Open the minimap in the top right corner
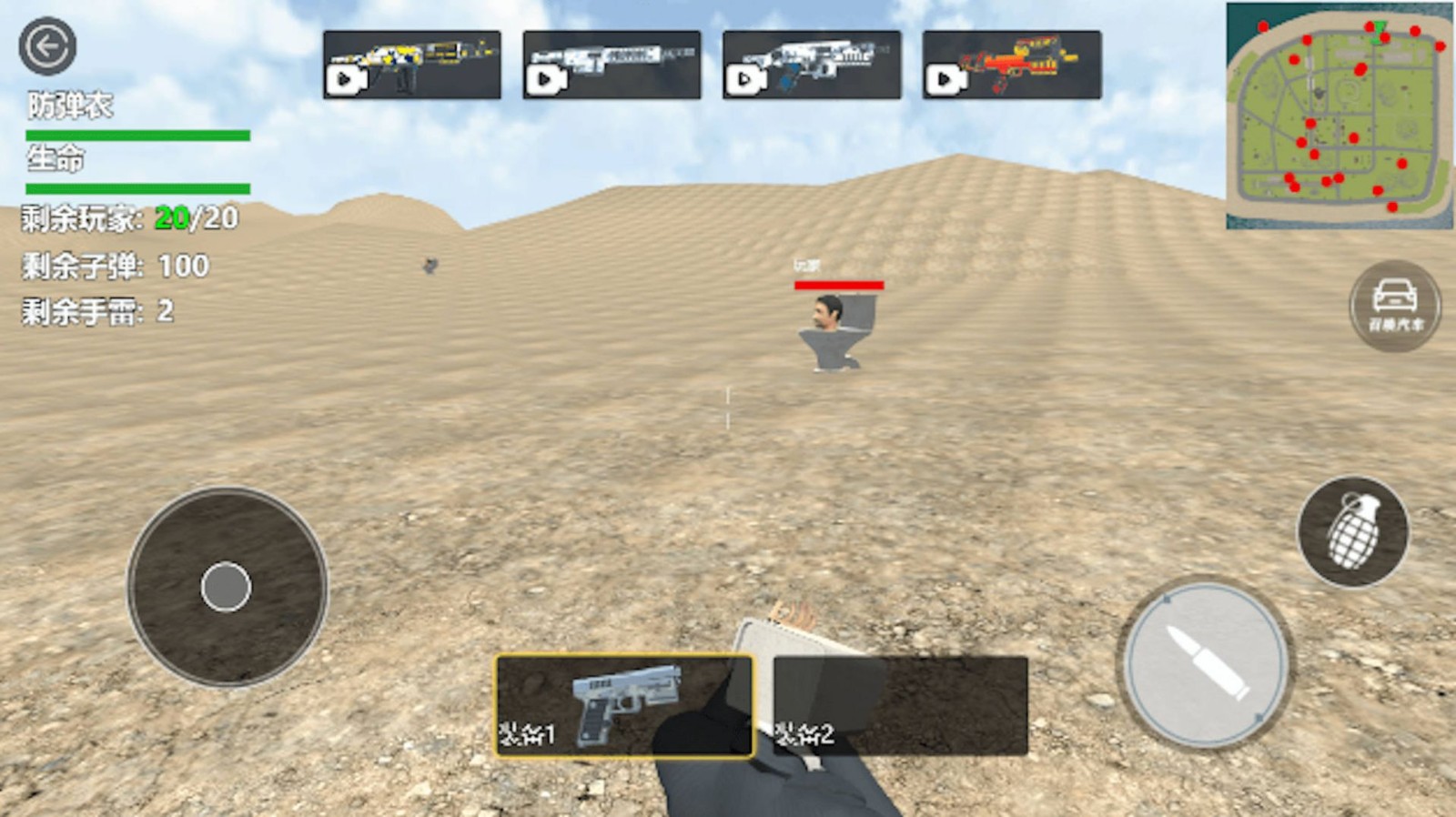Image resolution: width=1456 pixels, height=817 pixels. coord(1336,114)
